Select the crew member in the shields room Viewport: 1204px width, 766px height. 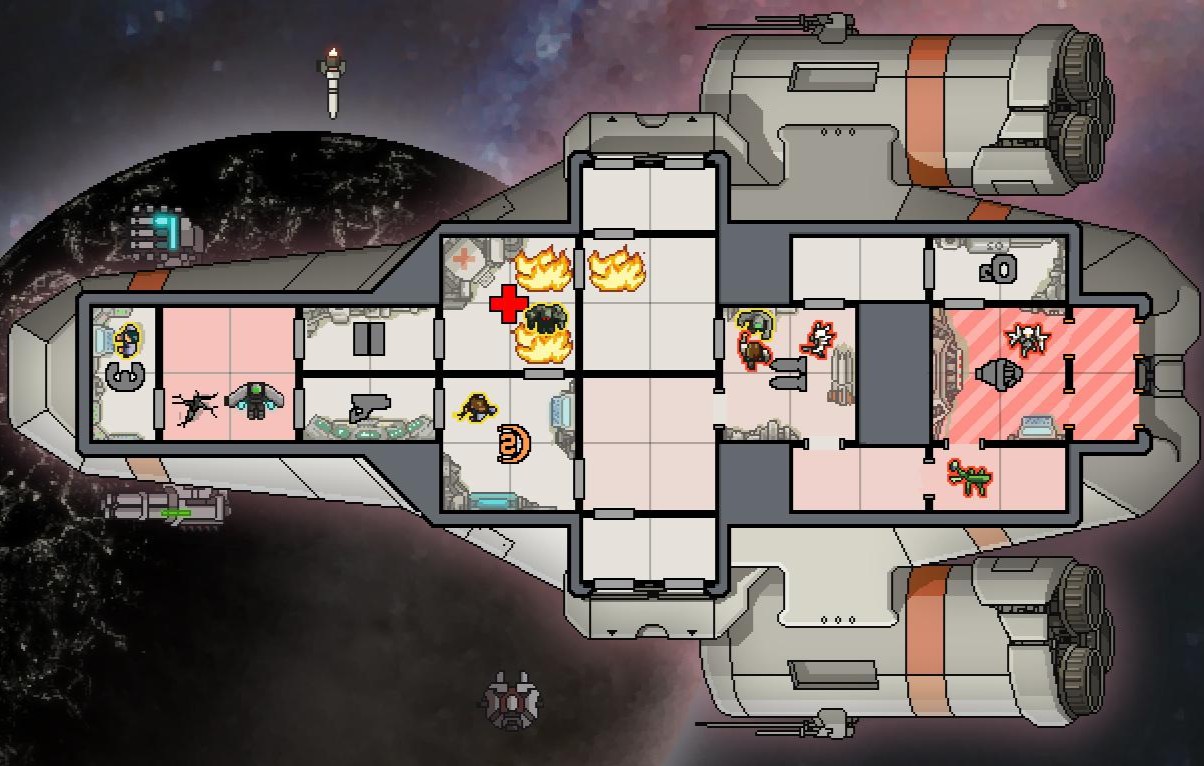pyautogui.click(x=476, y=407)
